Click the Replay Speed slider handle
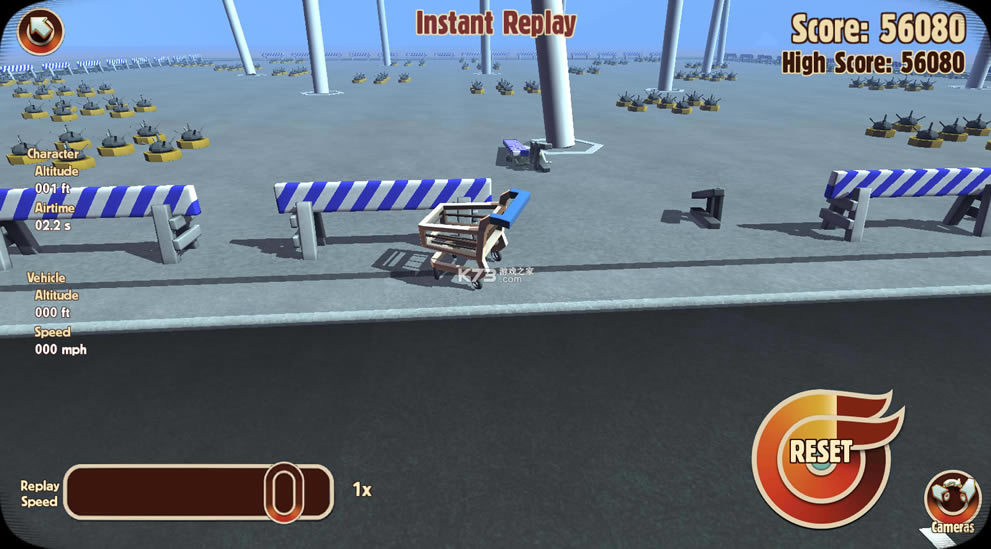991x549 pixels. tap(284, 491)
